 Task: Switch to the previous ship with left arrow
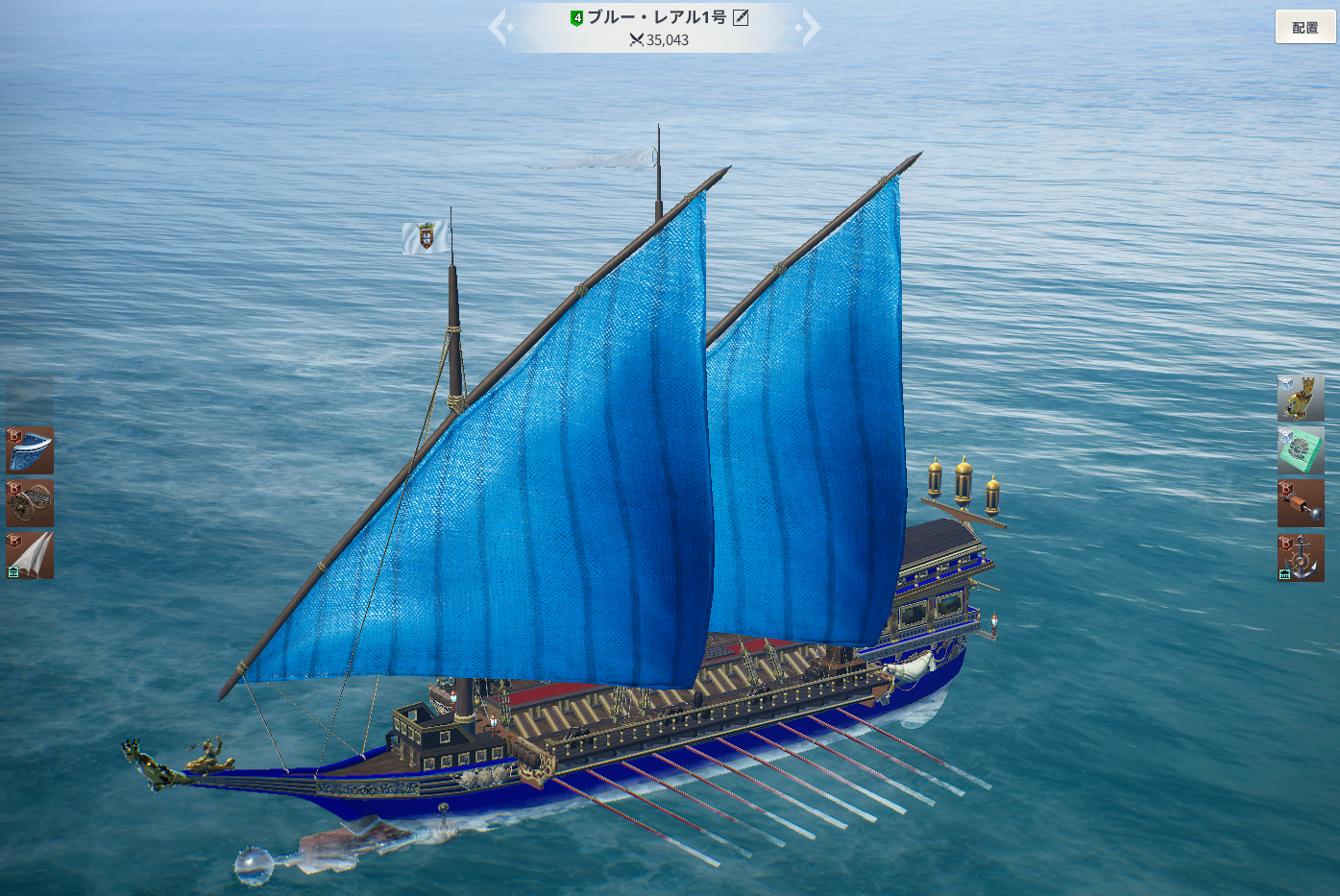[498, 28]
